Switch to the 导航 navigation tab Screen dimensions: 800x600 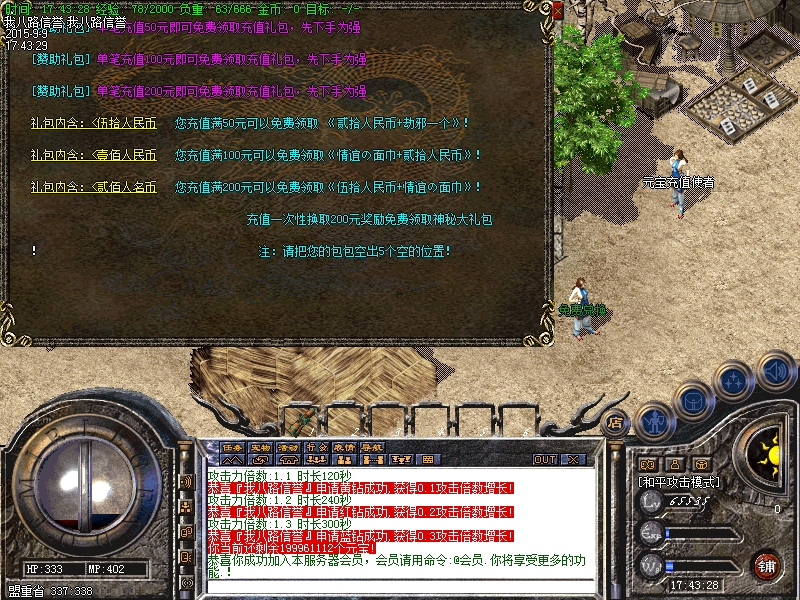tap(372, 447)
